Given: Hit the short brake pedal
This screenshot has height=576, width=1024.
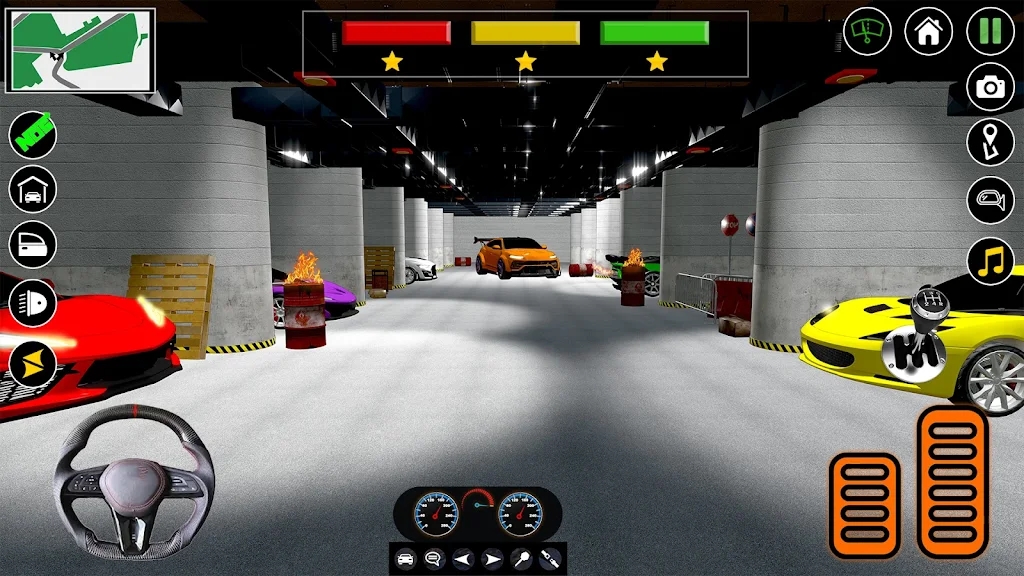Looking at the screenshot, I should (864, 505).
